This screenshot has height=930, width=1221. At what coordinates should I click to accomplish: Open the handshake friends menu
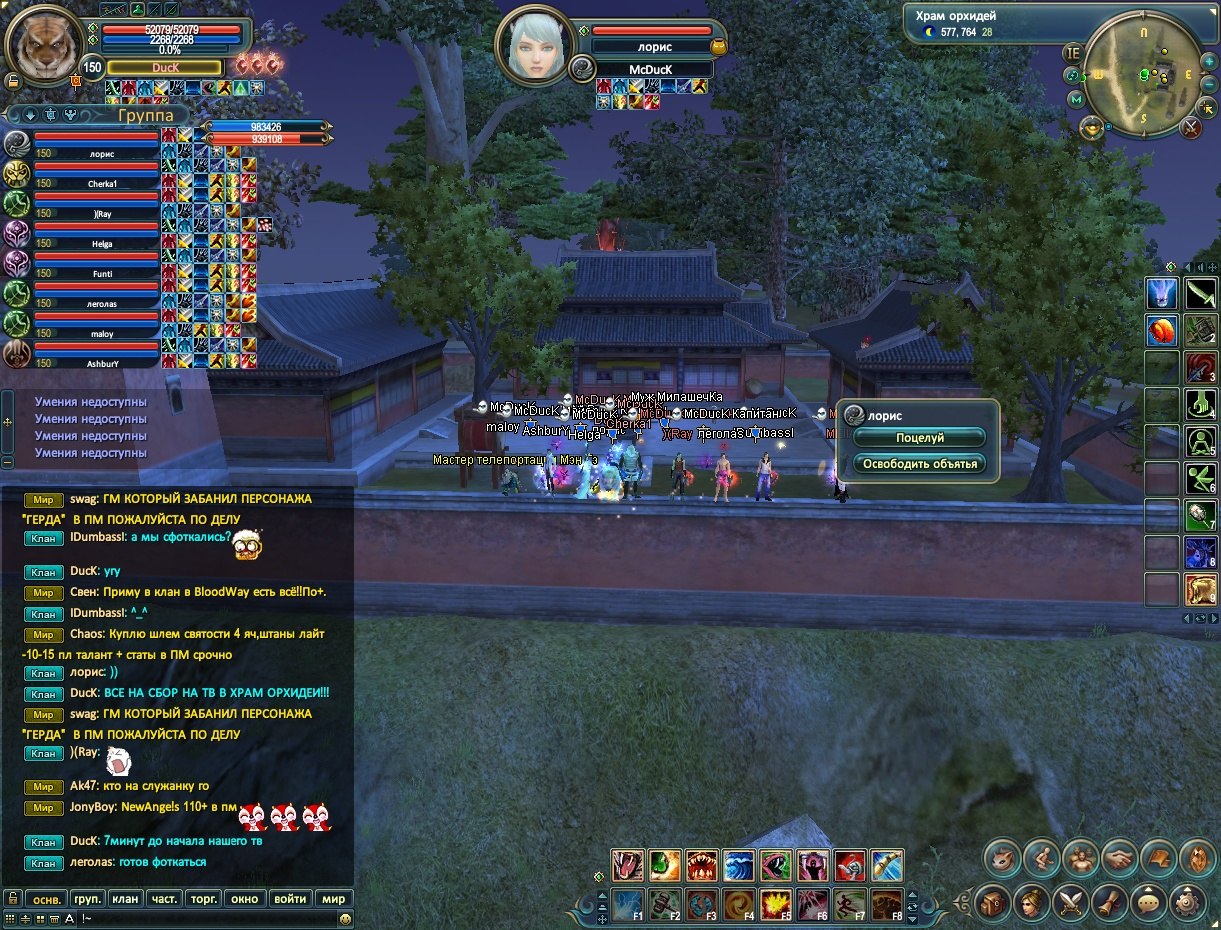coord(1119,858)
